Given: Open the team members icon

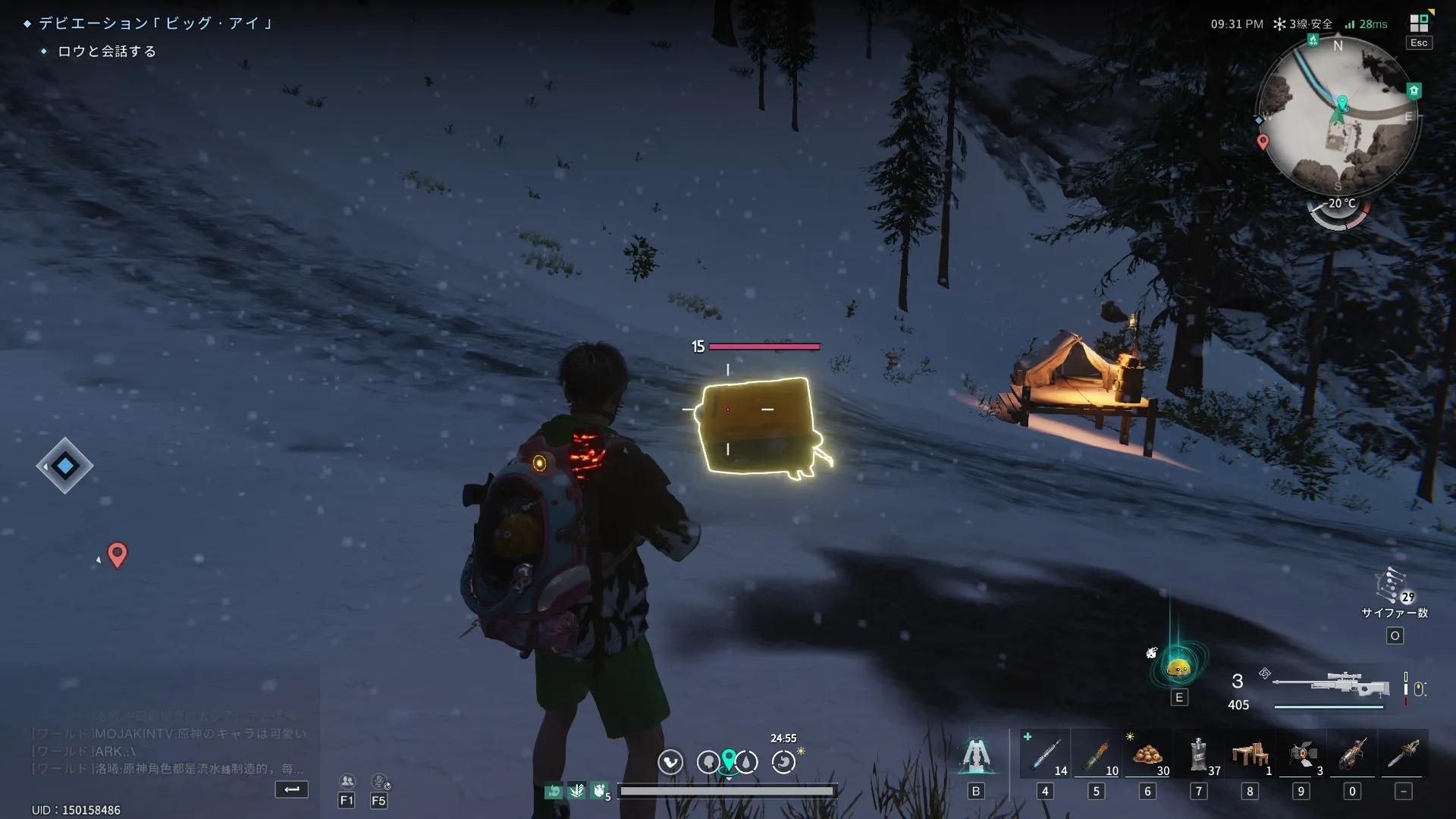Looking at the screenshot, I should [347, 781].
